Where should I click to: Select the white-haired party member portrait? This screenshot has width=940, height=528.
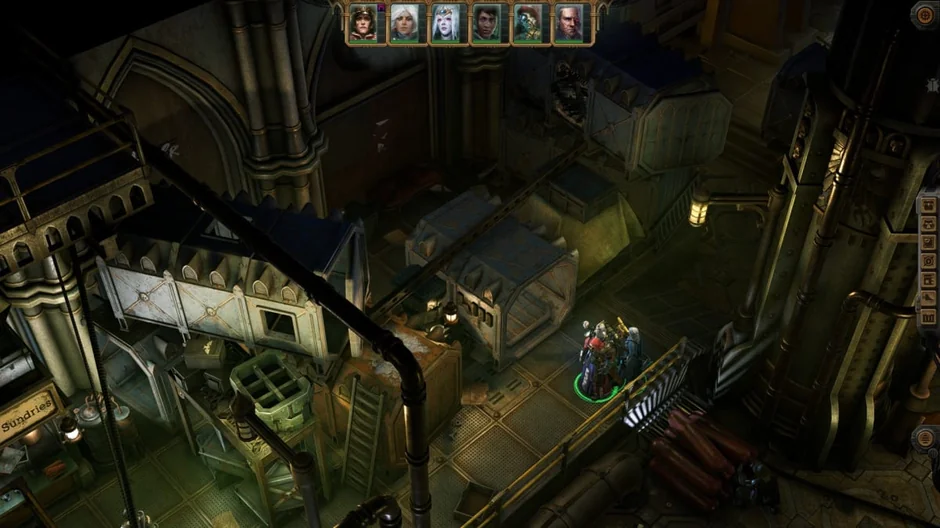click(x=404, y=23)
